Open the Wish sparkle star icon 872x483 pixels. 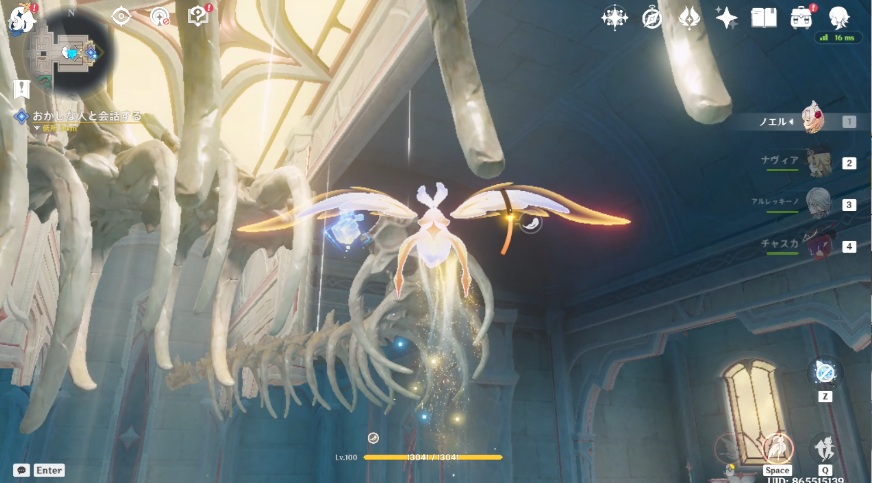[726, 17]
